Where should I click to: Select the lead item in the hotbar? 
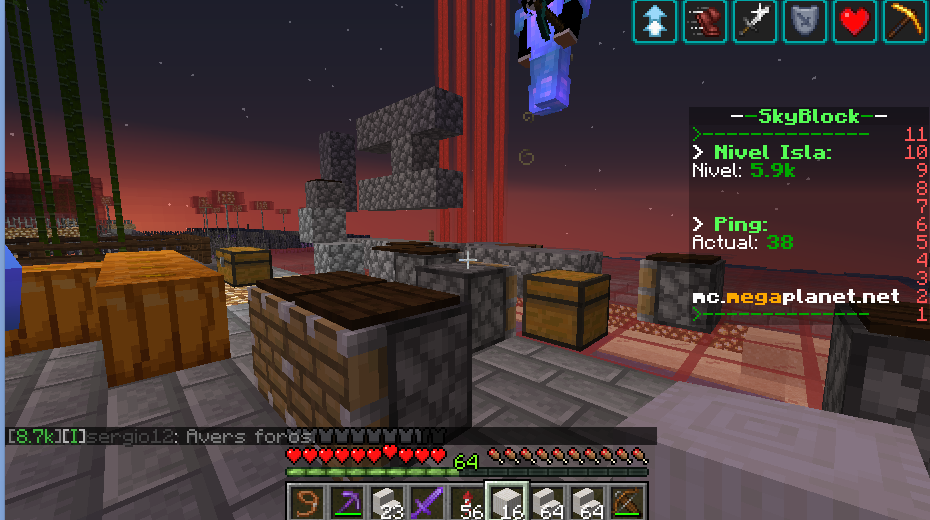point(306,501)
